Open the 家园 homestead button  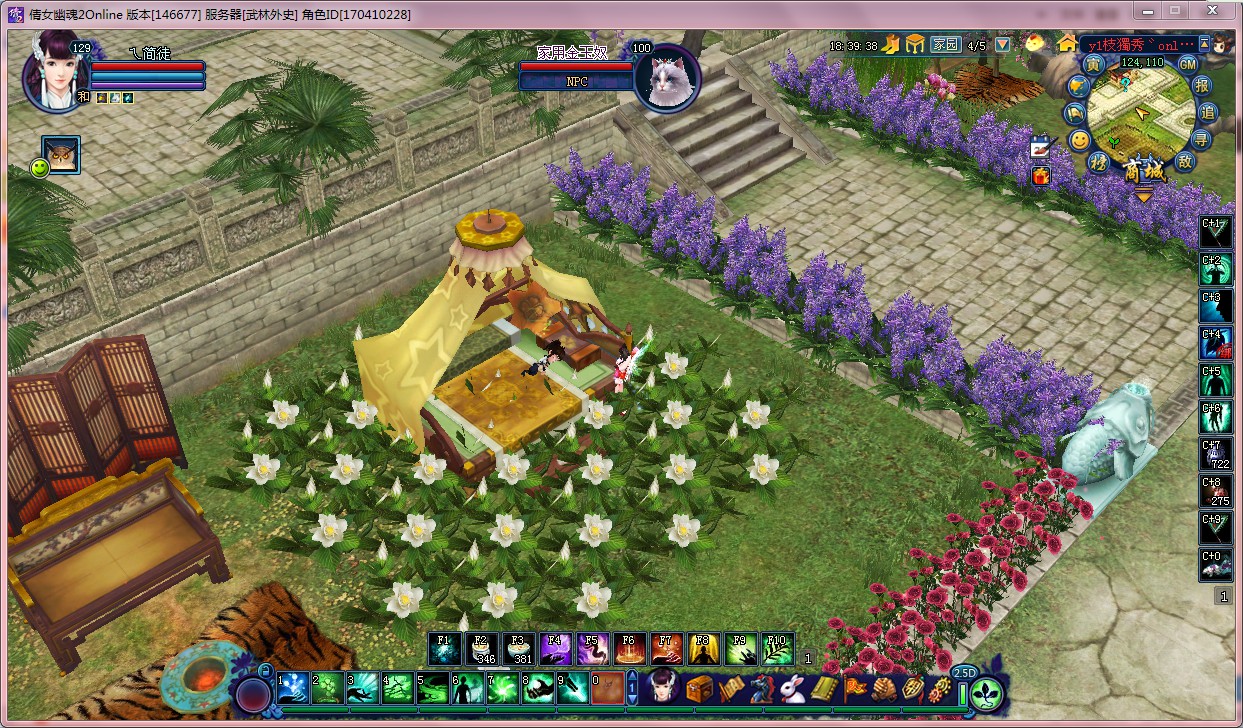pyautogui.click(x=945, y=45)
